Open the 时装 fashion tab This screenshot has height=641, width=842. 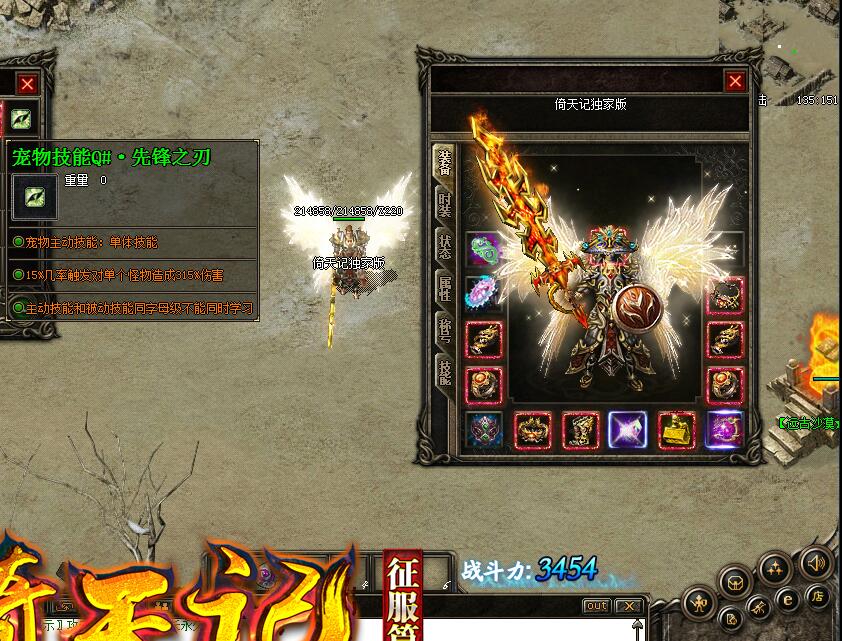(x=444, y=205)
